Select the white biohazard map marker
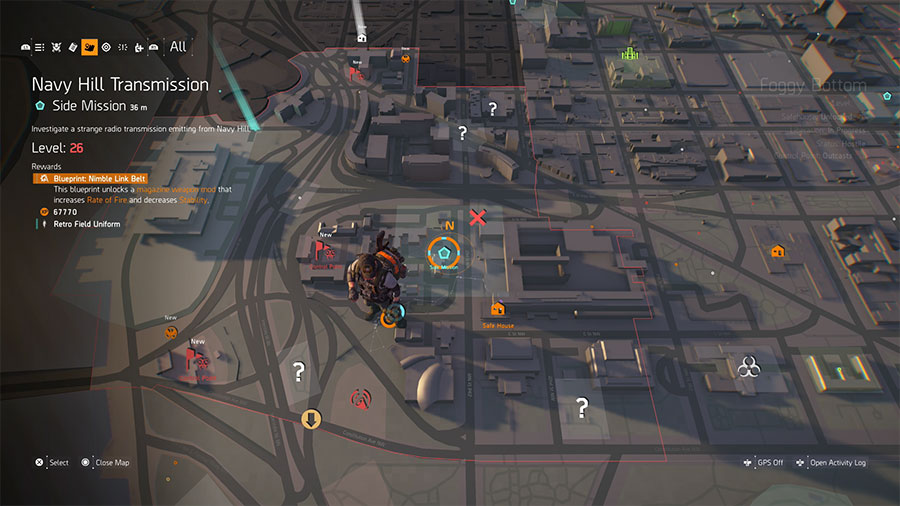 click(x=748, y=370)
